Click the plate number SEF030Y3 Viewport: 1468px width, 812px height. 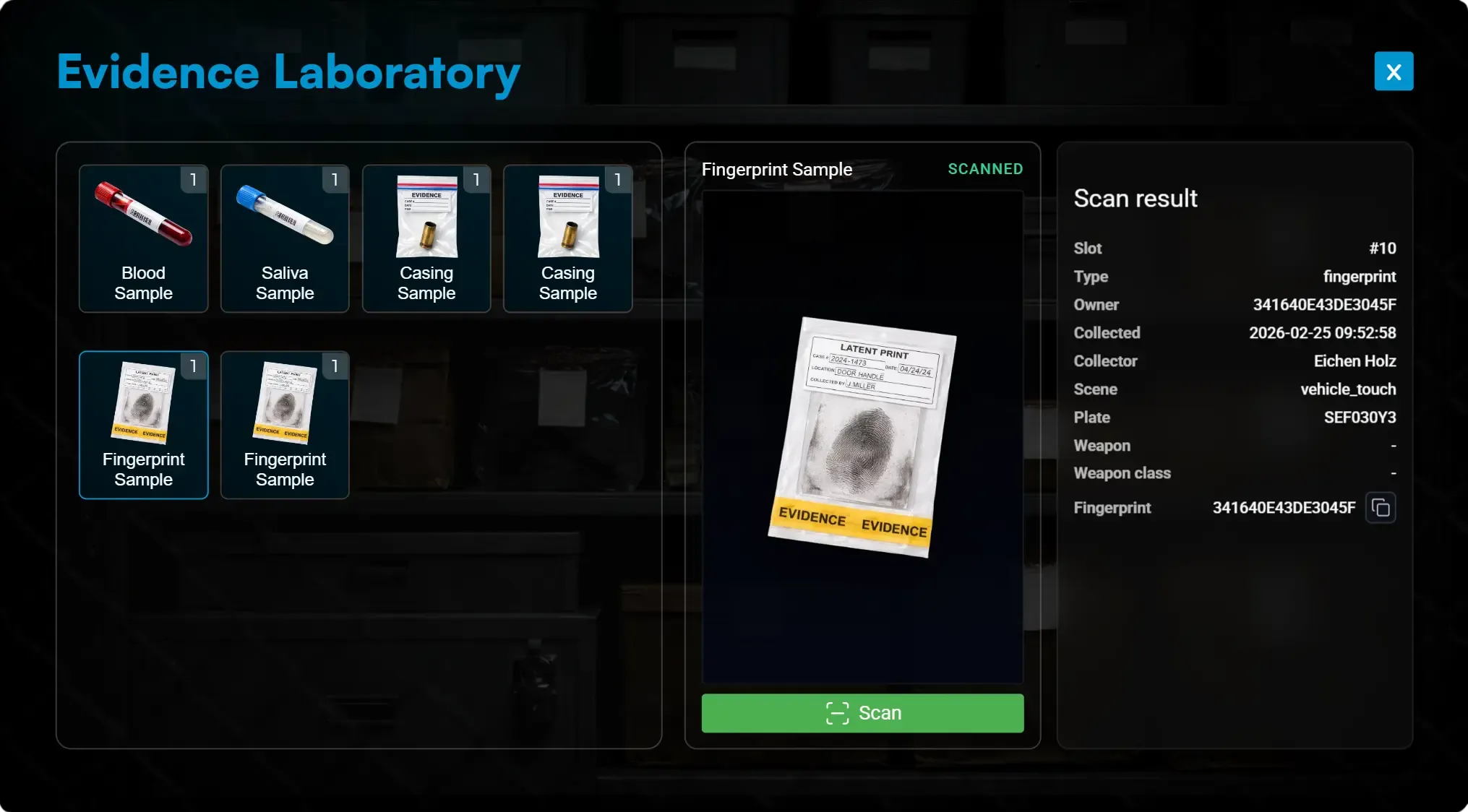coord(1360,417)
